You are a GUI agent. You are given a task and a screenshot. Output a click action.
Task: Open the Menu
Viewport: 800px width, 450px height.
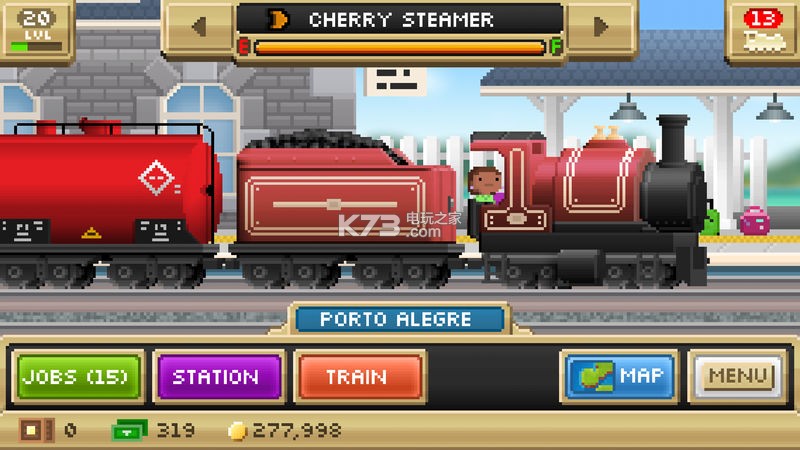740,377
